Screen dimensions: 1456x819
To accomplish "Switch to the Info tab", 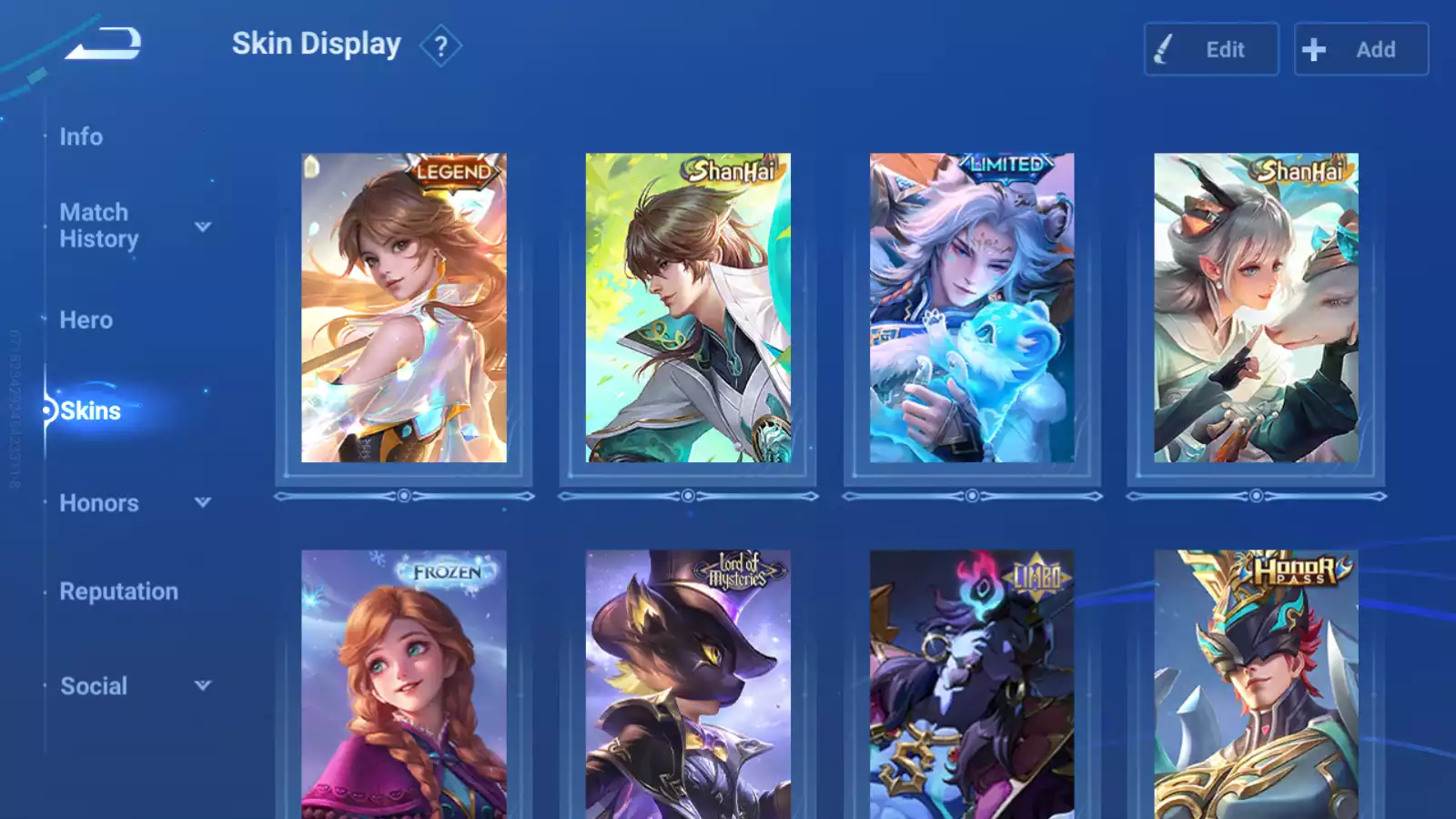I will point(81,136).
